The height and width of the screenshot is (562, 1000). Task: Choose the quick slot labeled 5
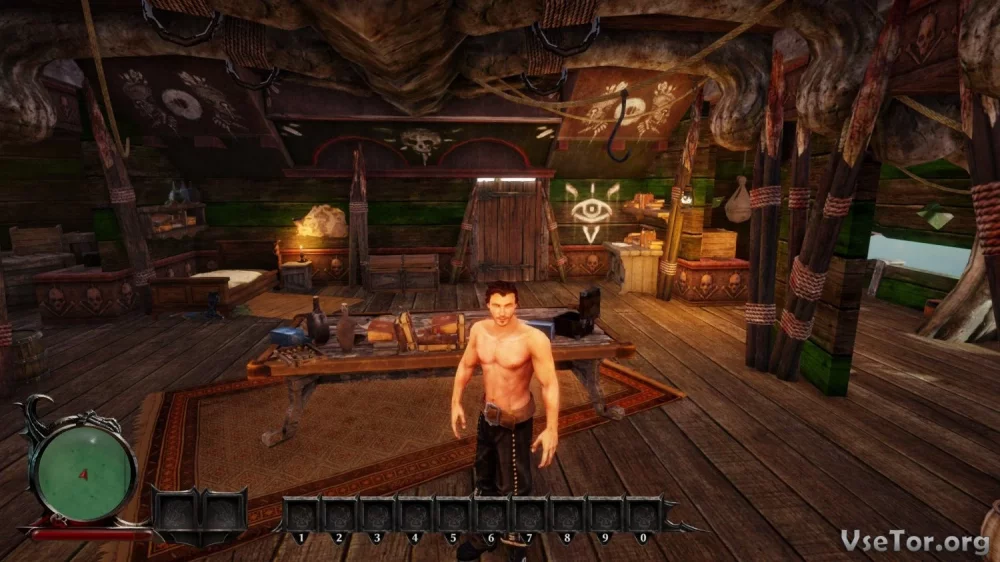pos(453,514)
